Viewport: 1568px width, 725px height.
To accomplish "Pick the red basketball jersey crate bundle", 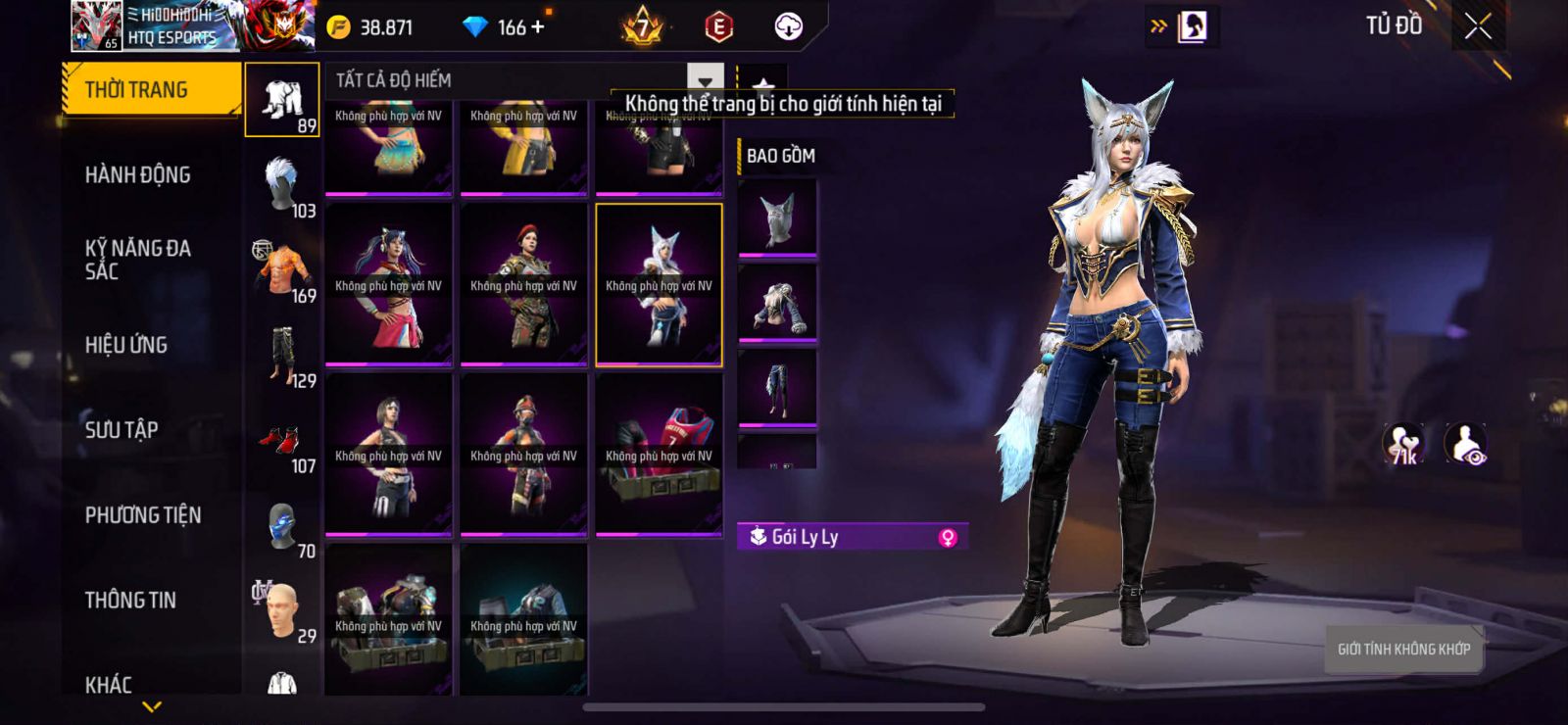I will tap(659, 456).
